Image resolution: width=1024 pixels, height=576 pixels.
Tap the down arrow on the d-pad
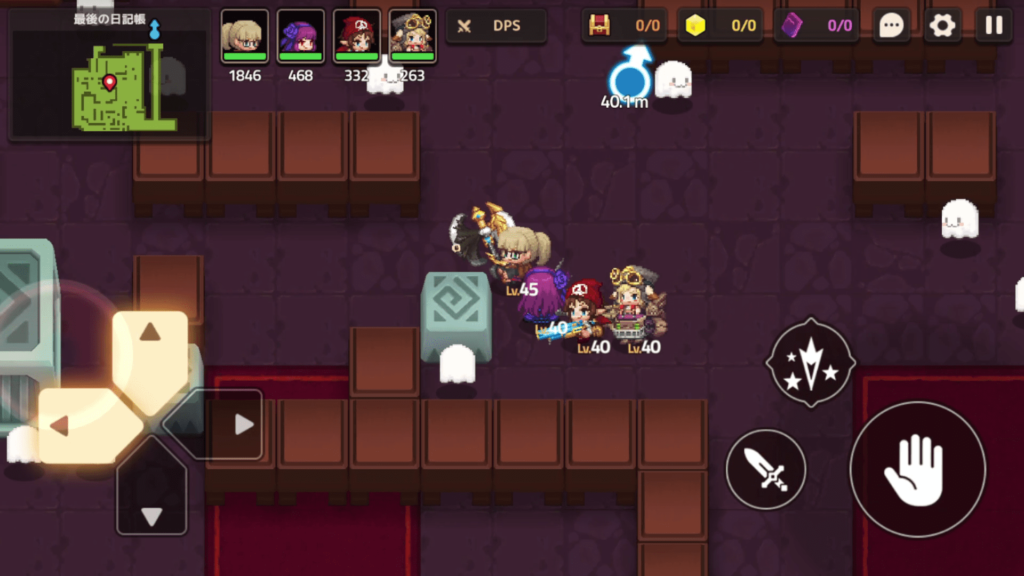tap(151, 502)
